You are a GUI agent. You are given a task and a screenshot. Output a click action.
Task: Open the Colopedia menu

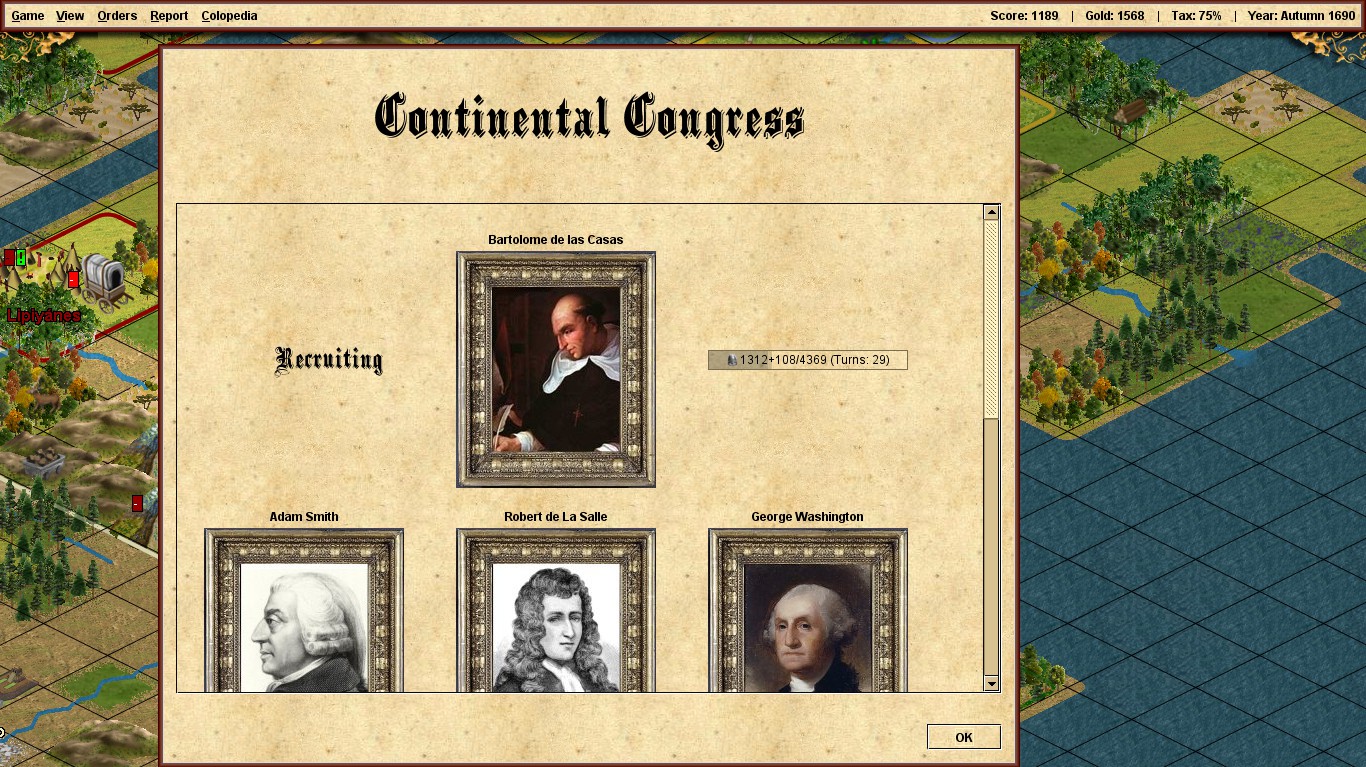tap(229, 16)
